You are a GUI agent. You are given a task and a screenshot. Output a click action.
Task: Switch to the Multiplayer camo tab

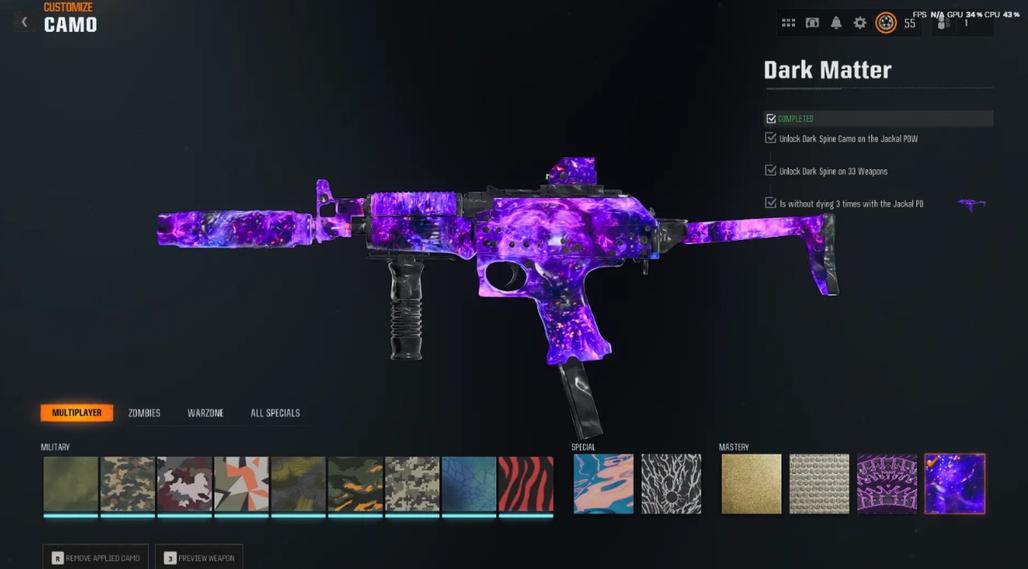(x=77, y=413)
